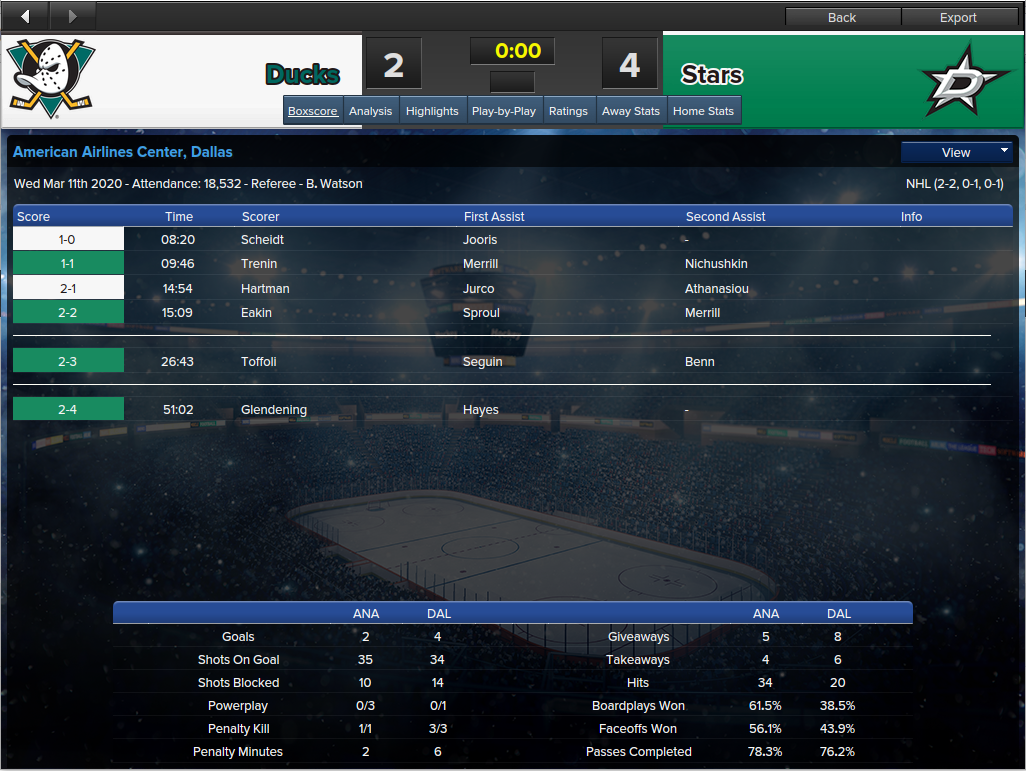View the Ratings tab
This screenshot has width=1026, height=771.
(x=568, y=111)
